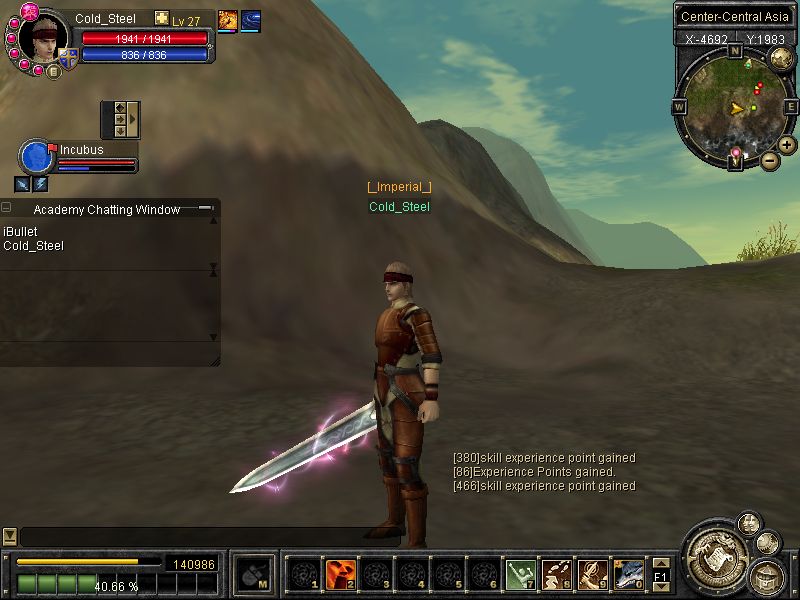Select the blue swirl buff icon
Screen dimensions: 800x600
click(251, 20)
